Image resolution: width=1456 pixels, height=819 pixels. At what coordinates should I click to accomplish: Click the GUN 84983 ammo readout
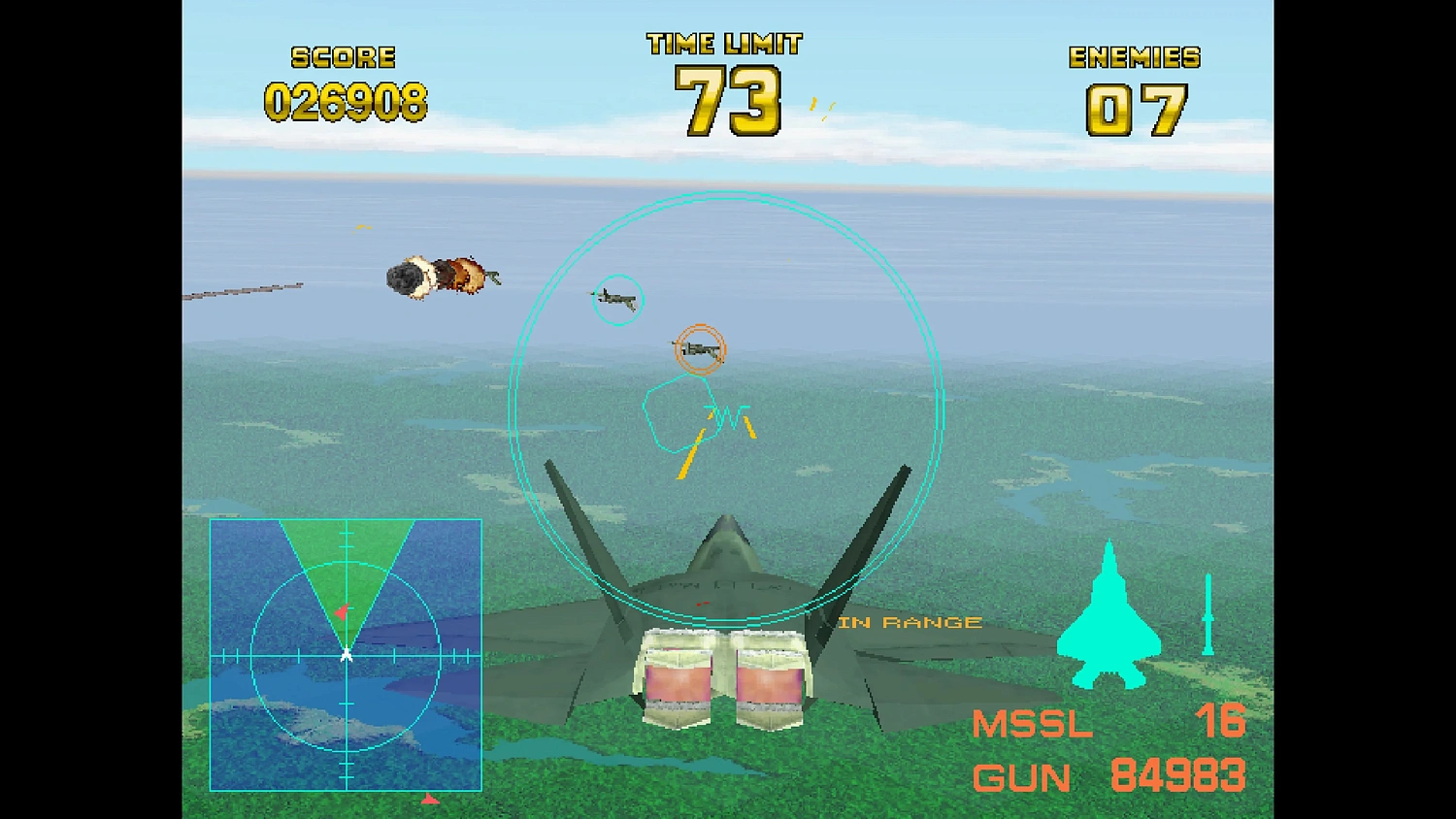[x=1111, y=776]
